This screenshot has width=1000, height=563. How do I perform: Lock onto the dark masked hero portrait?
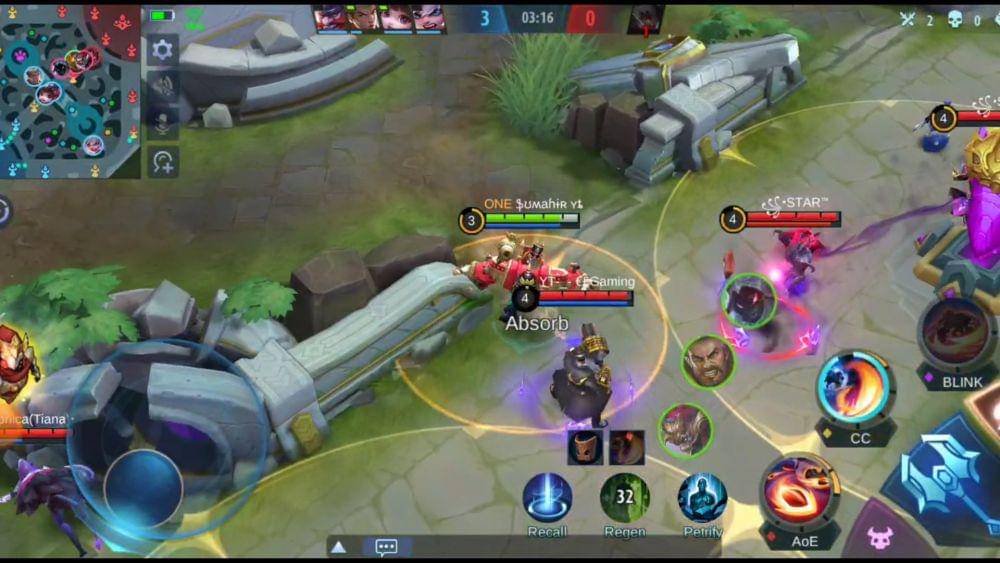click(747, 300)
